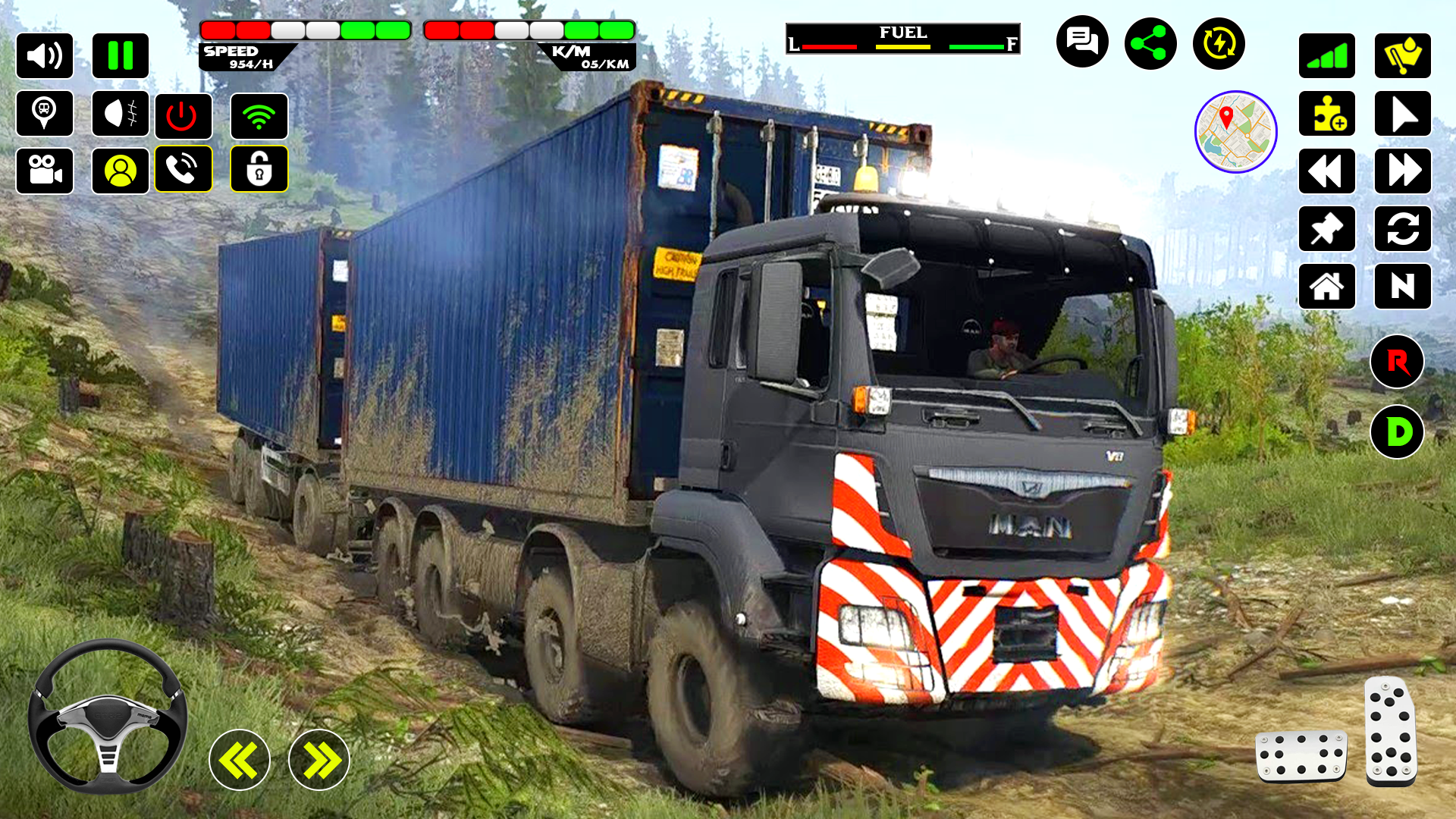Toggle the Wi-Fi connection icon
This screenshot has width=1456, height=819.
coord(259,115)
